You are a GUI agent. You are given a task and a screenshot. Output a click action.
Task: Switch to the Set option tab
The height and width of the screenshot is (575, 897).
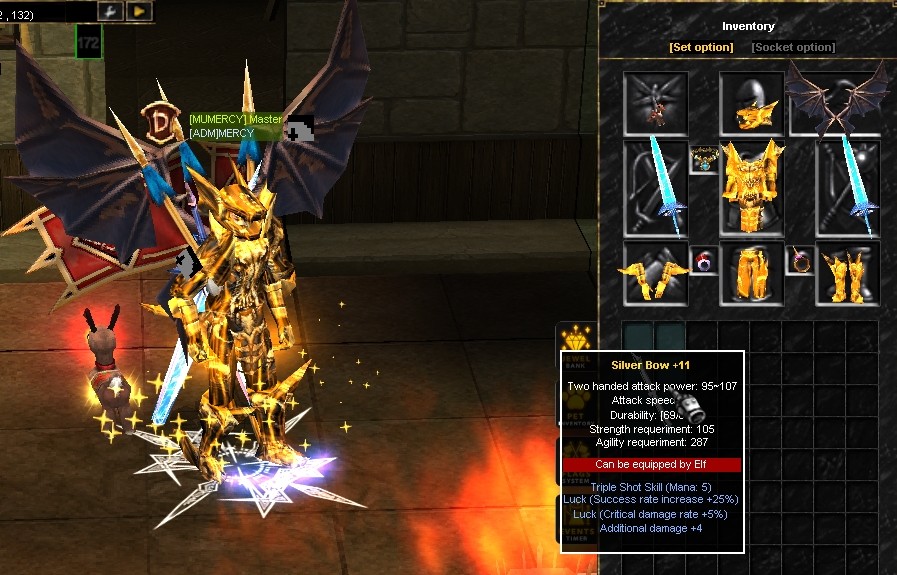coord(701,47)
